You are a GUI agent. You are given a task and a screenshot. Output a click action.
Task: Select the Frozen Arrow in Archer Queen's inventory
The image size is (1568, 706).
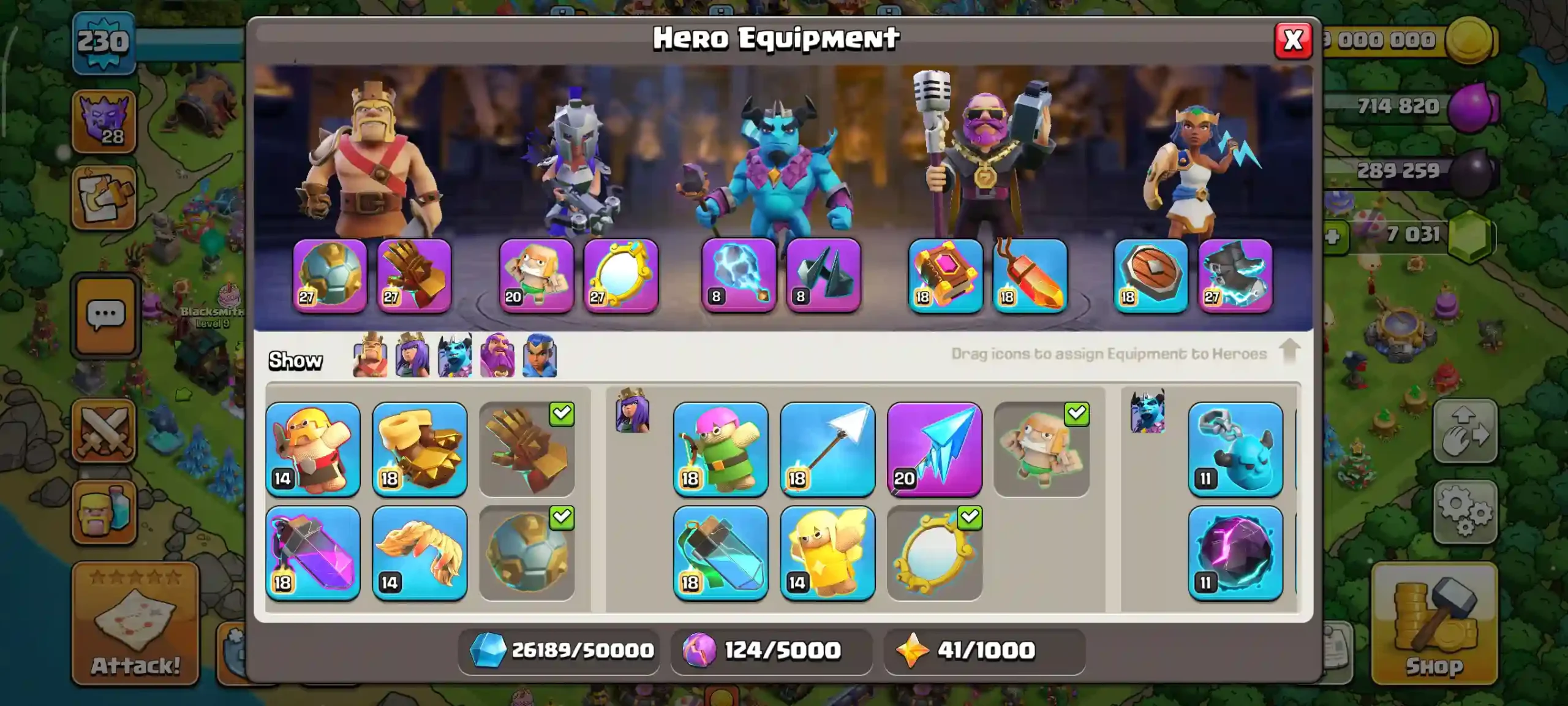[935, 450]
